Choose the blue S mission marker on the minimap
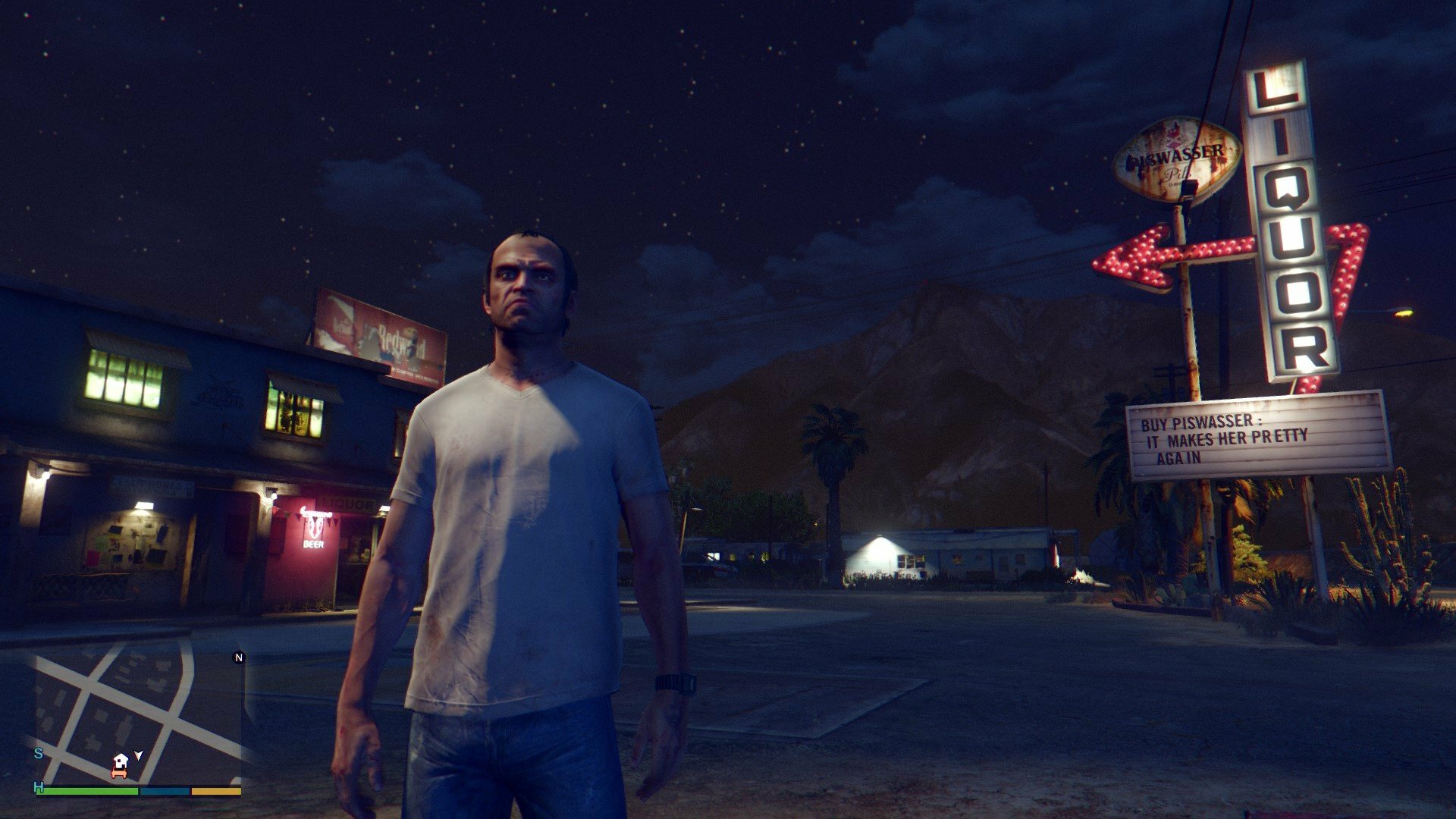This screenshot has width=1456, height=819. [38, 753]
